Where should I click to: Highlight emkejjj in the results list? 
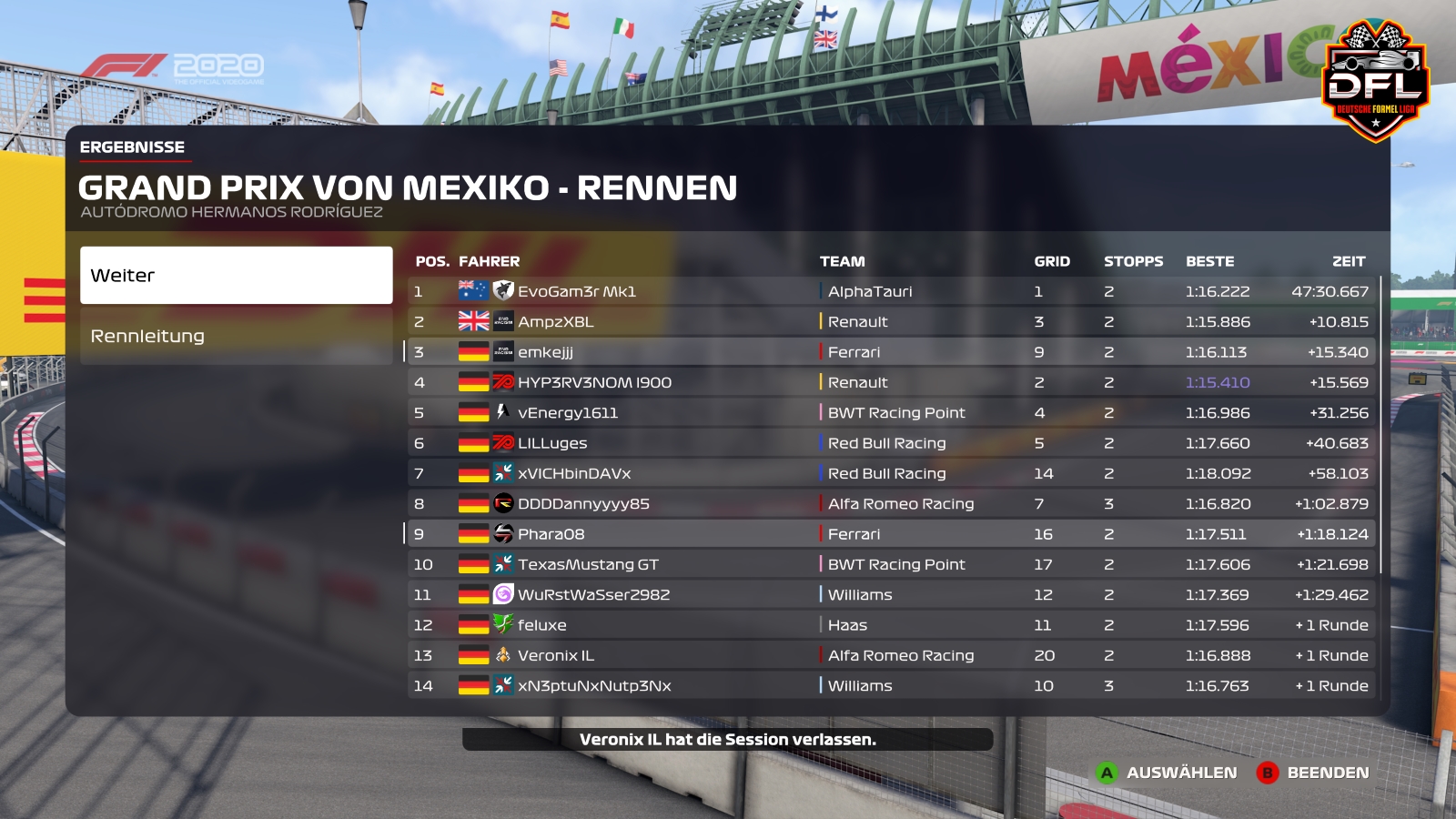tap(545, 352)
